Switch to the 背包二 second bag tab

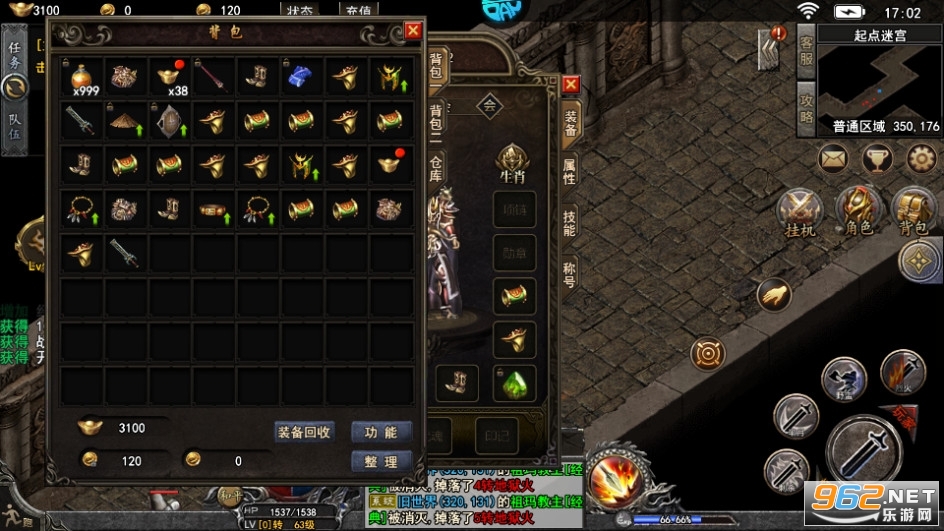pos(437,120)
